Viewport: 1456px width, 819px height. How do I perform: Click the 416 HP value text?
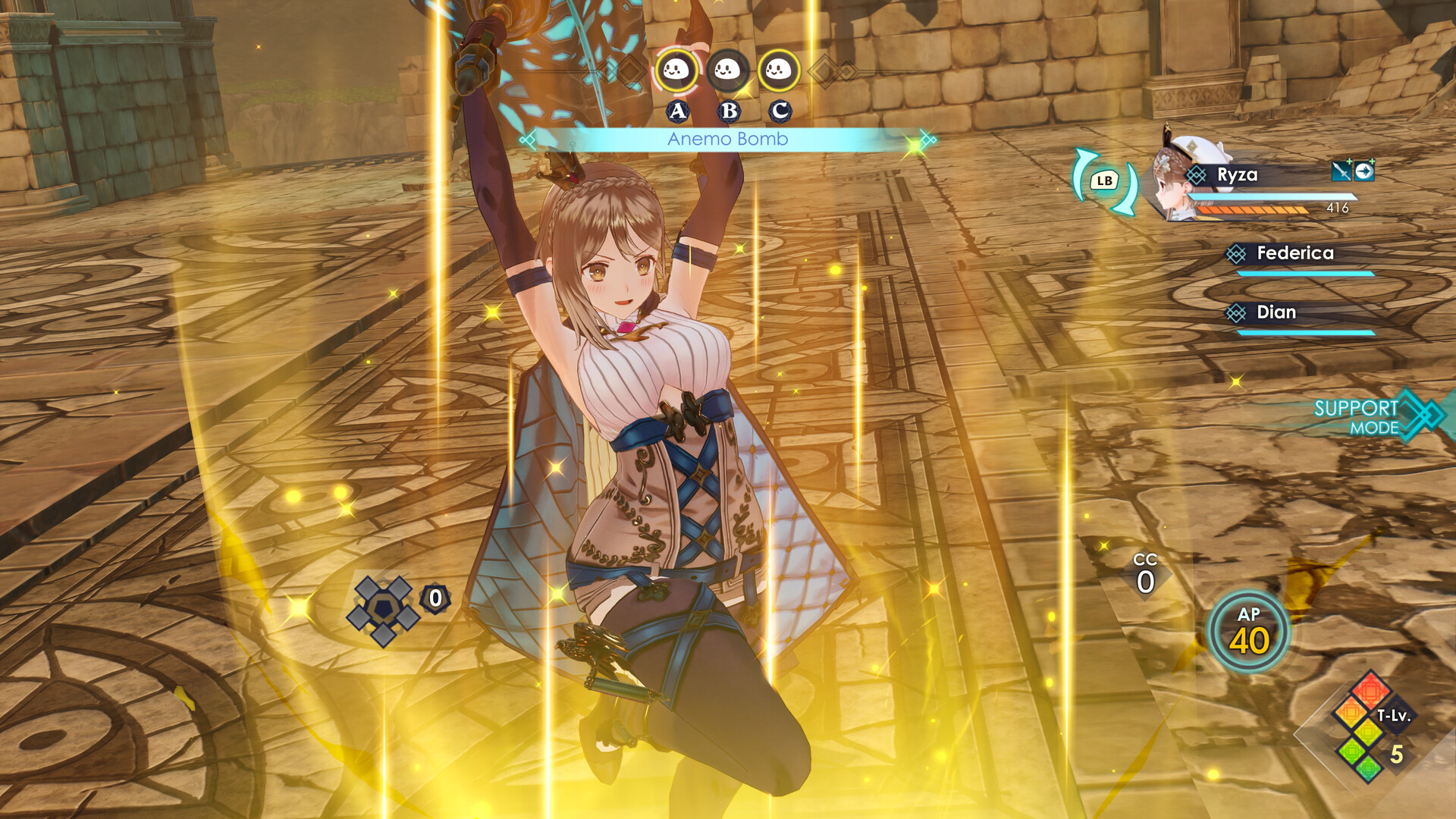tap(1337, 208)
